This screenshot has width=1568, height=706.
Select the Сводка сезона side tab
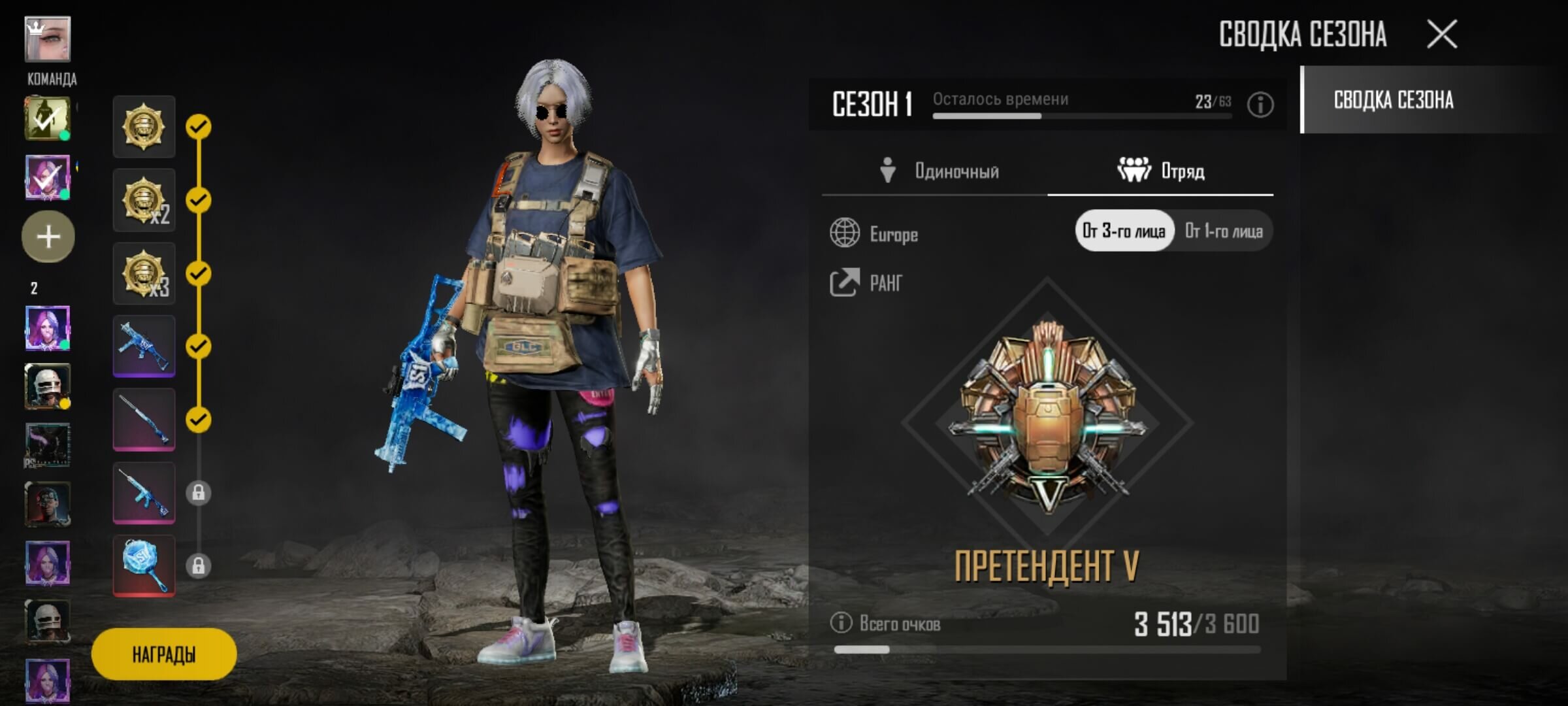(1394, 100)
